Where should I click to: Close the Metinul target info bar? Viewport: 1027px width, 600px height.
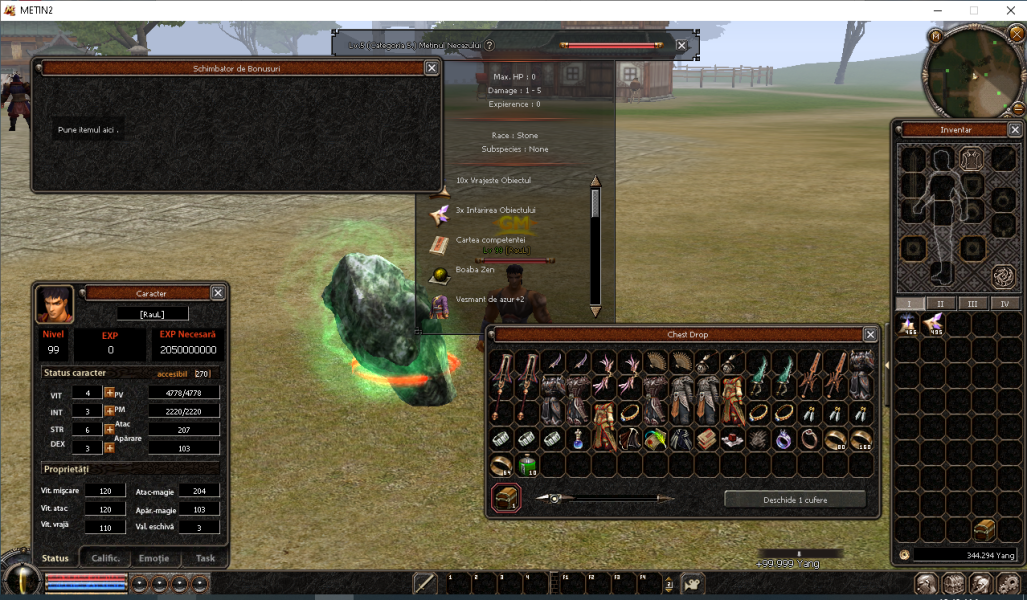[x=681, y=45]
